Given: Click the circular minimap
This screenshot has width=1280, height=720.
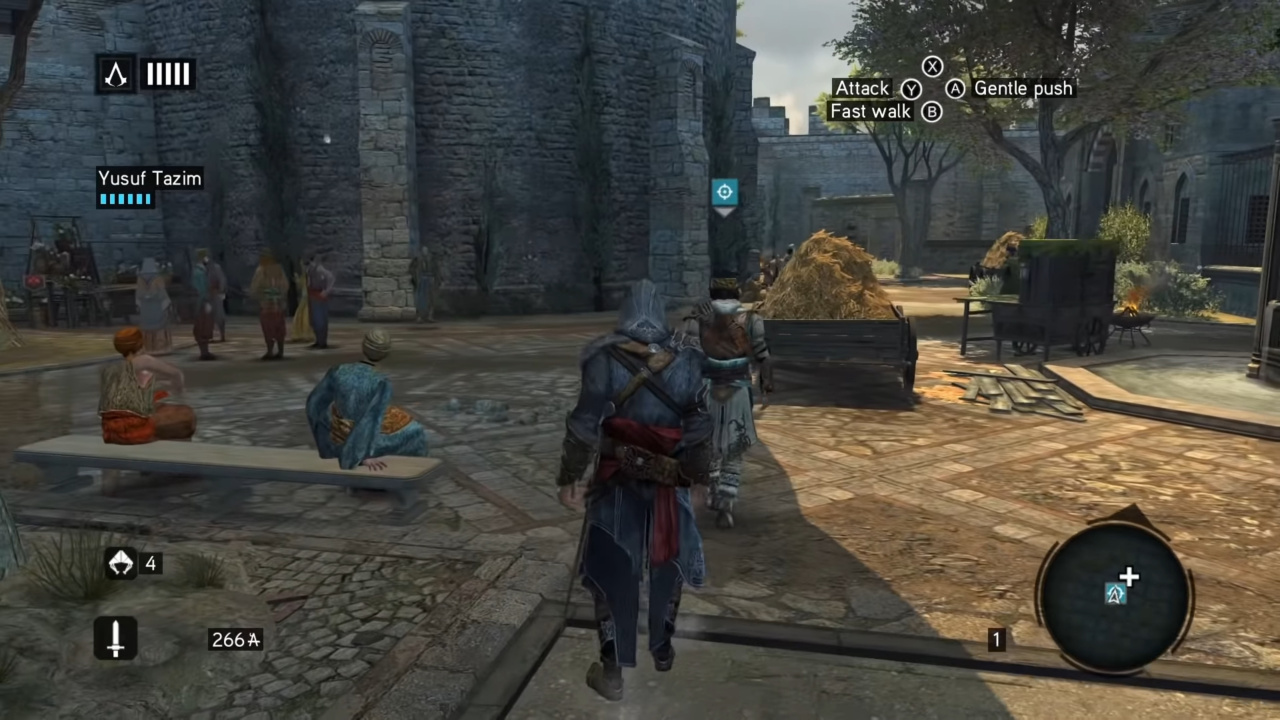Looking at the screenshot, I should pyautogui.click(x=1114, y=597).
